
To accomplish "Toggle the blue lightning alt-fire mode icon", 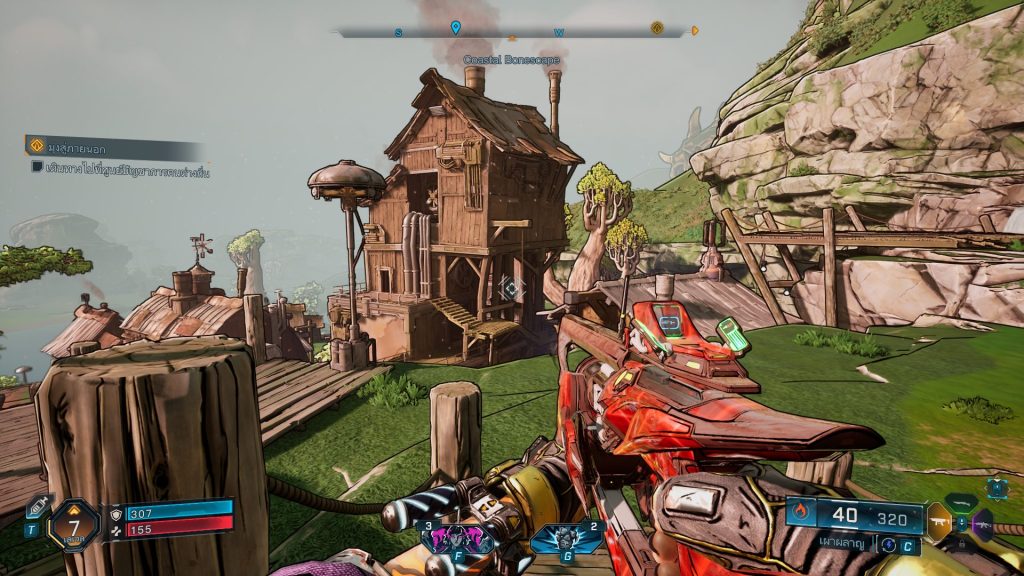I will point(886,545).
